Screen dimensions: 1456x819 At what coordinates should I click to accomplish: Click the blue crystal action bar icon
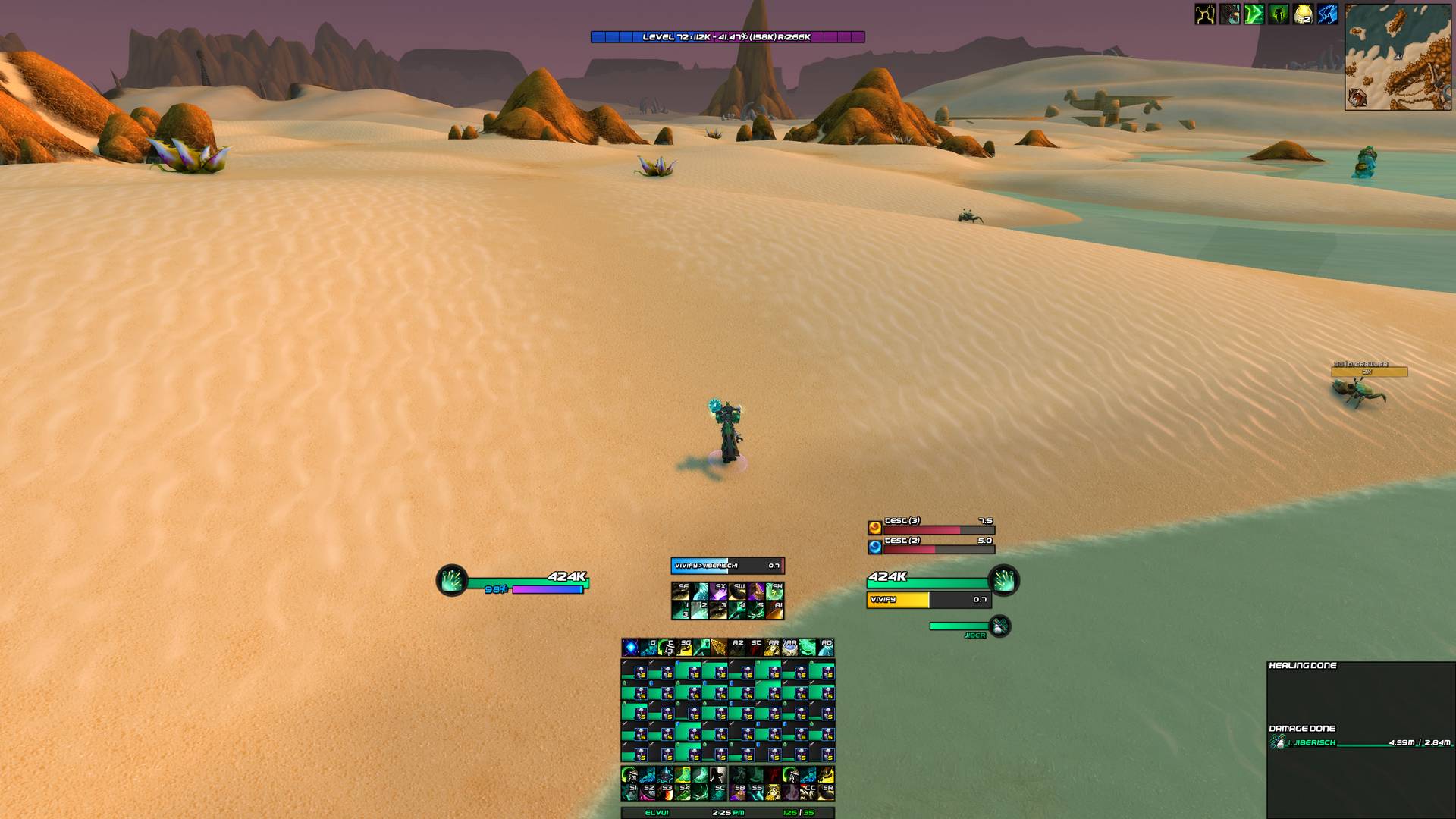pyautogui.click(x=630, y=647)
